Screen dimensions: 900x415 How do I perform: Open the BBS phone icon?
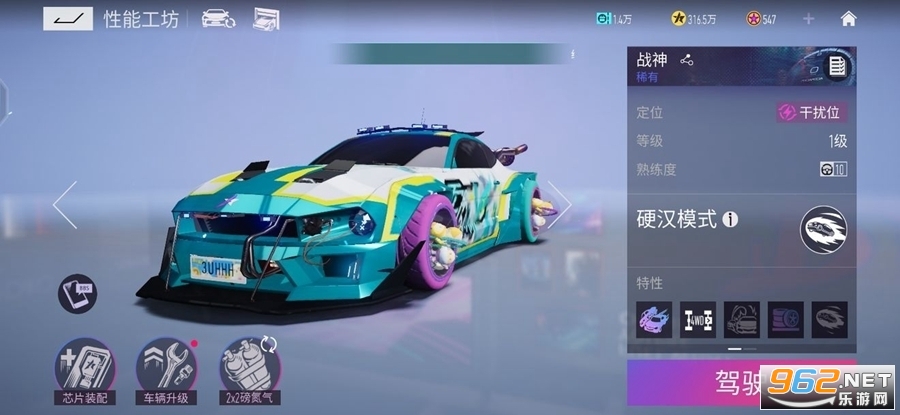point(76,293)
